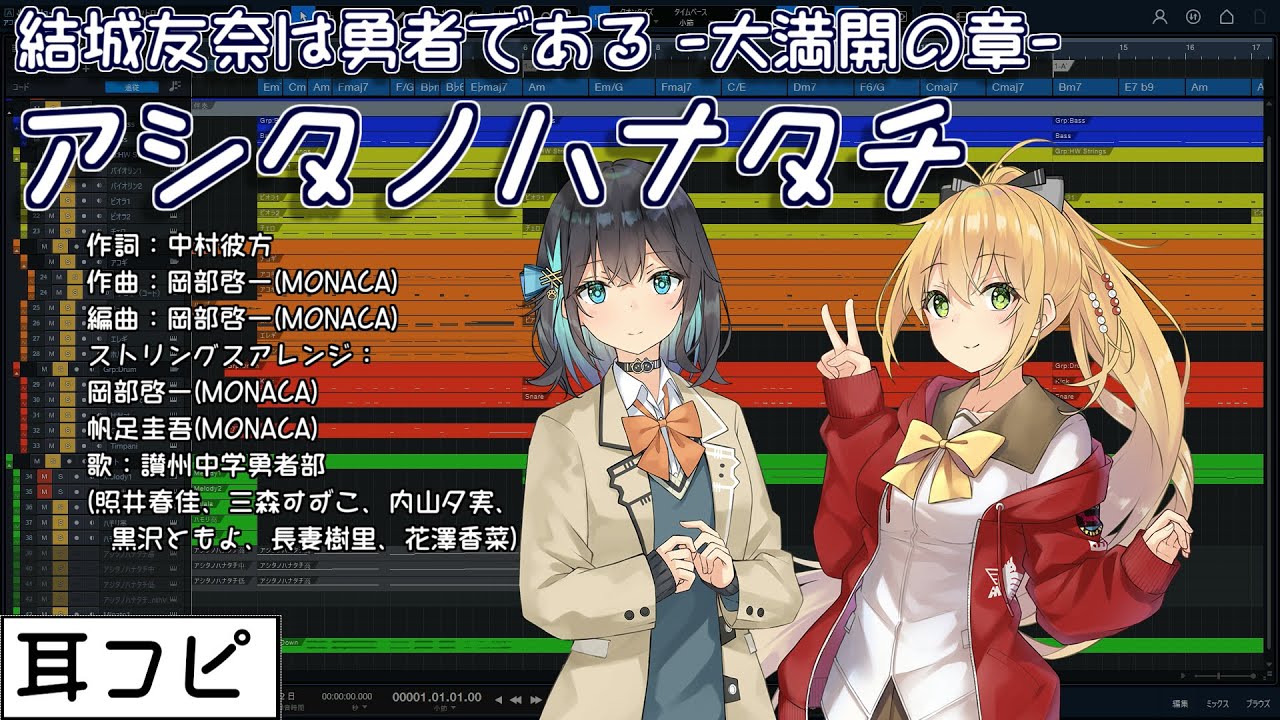Click the fast-forward transport button
1280x720 pixels.
(x=535, y=699)
